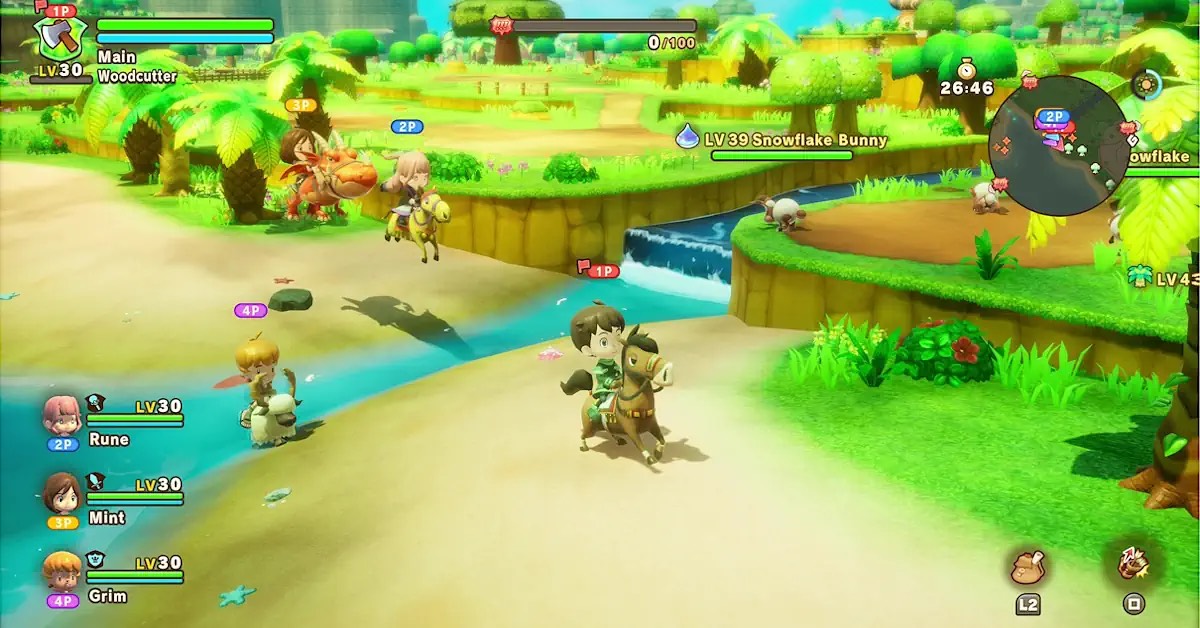Select Rune's party portrait

(62, 413)
